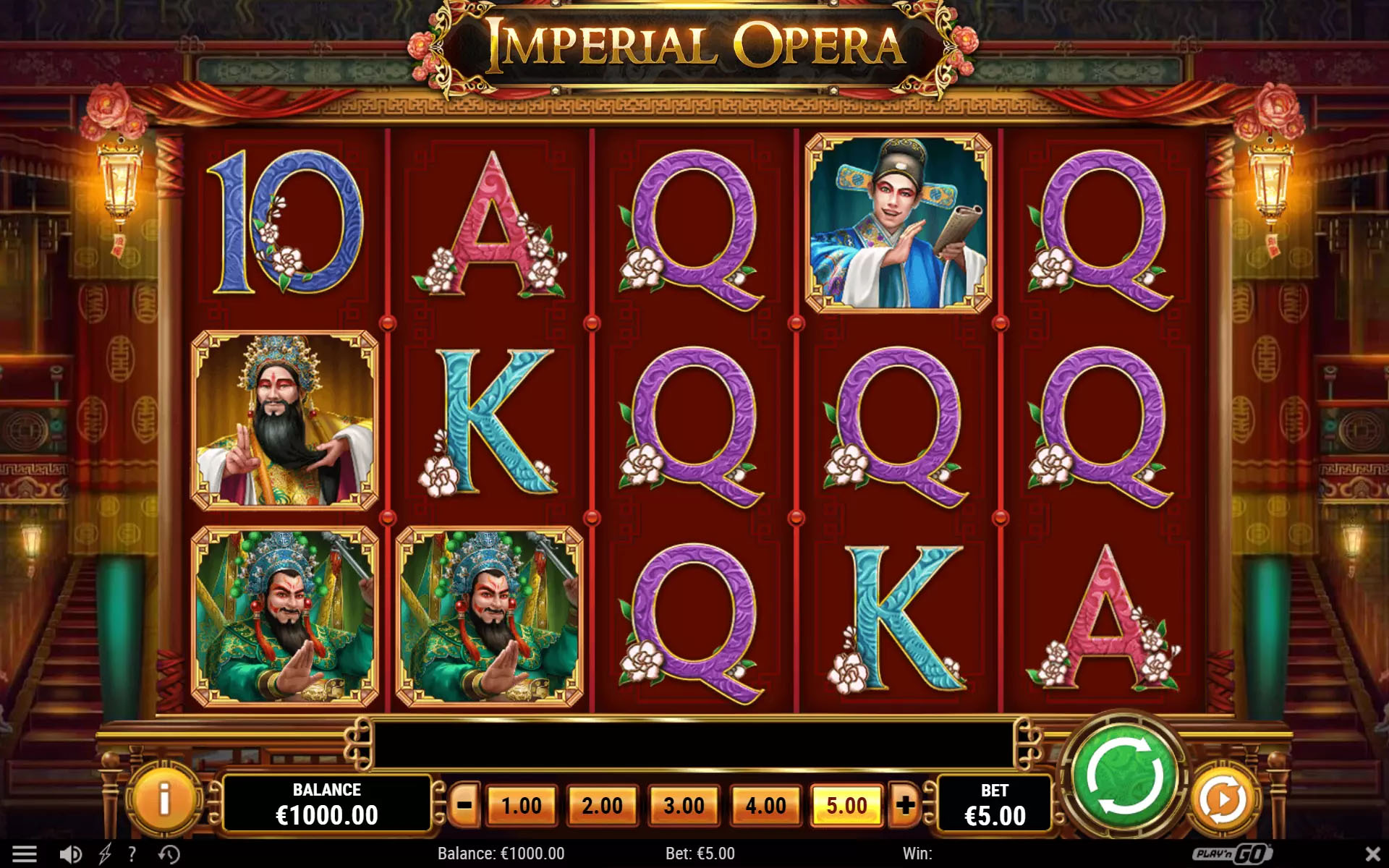The image size is (1389, 868).
Task: Toggle sound with the speaker icon
Action: pyautogui.click(x=70, y=854)
